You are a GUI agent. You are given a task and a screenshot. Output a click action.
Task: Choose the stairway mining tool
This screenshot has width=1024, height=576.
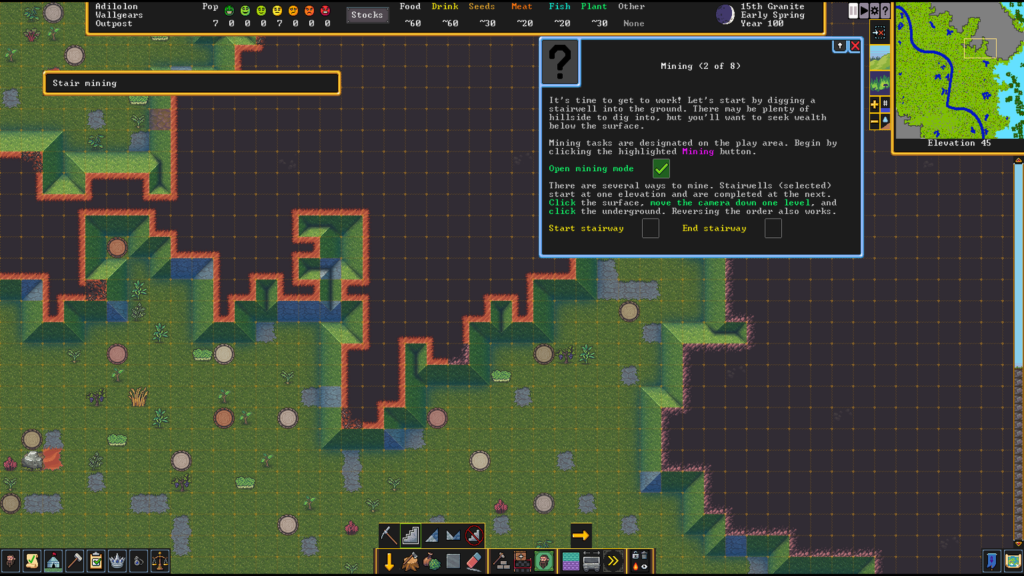click(x=411, y=536)
